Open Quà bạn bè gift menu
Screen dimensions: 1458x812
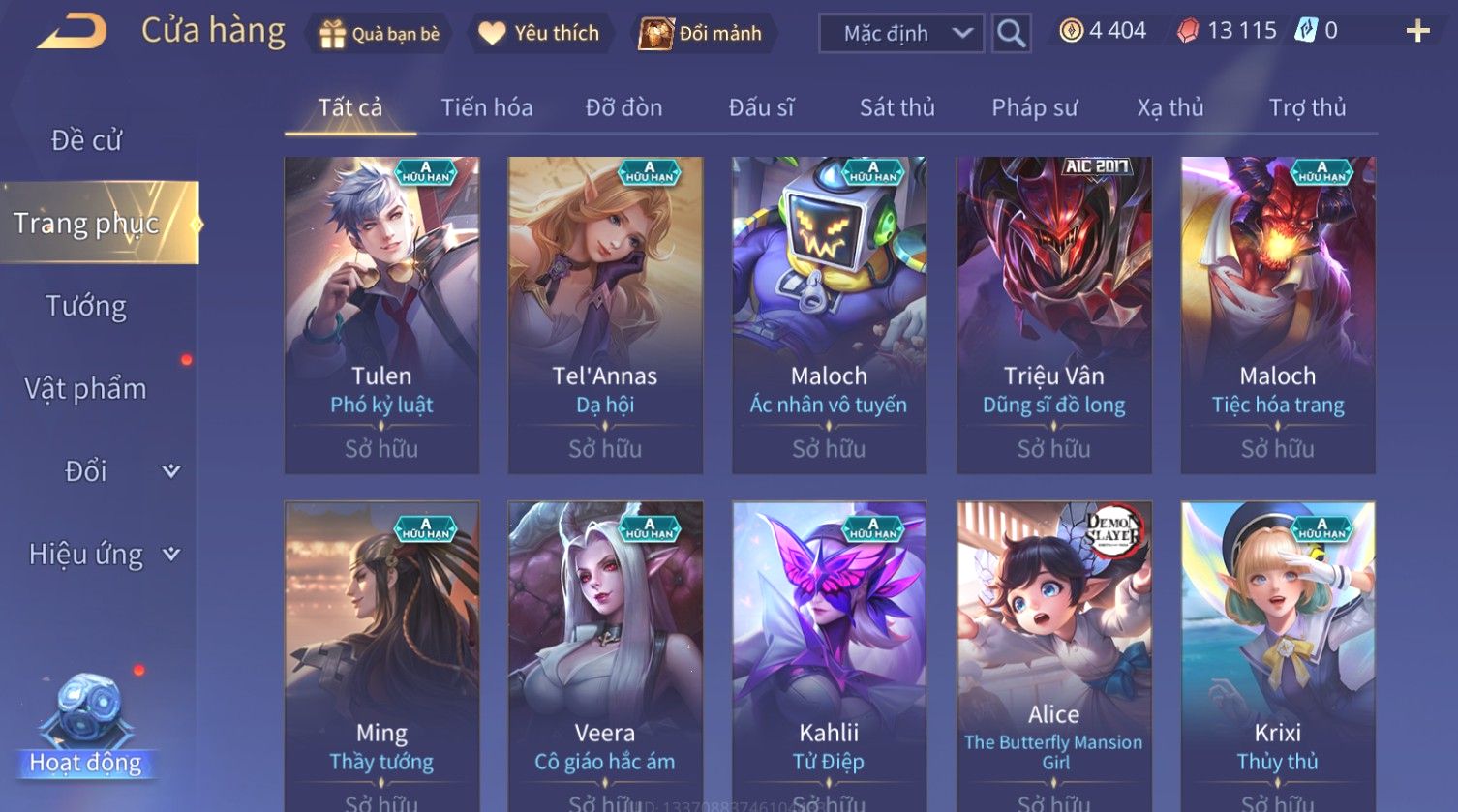point(379,34)
